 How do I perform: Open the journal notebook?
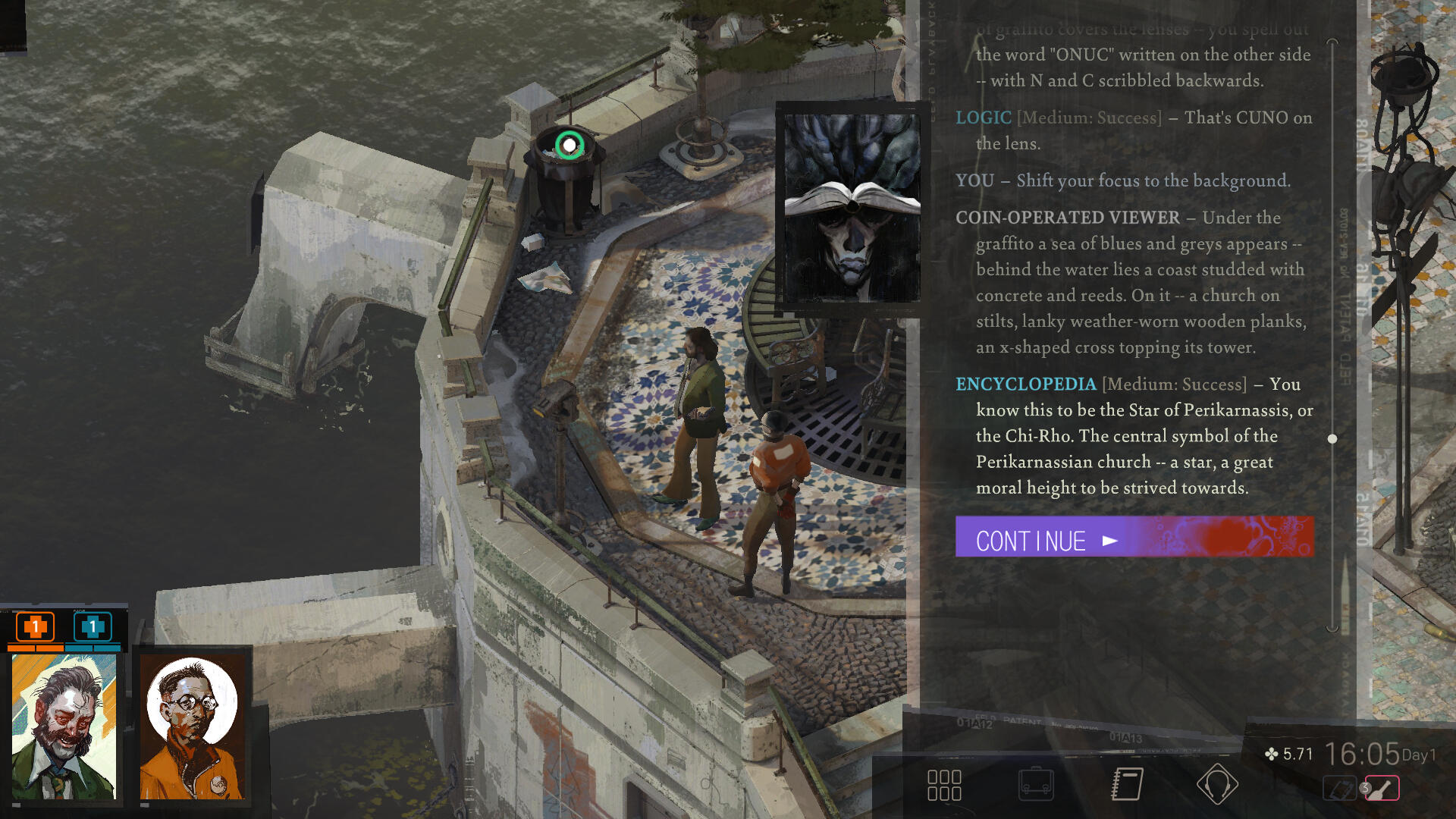1127,785
